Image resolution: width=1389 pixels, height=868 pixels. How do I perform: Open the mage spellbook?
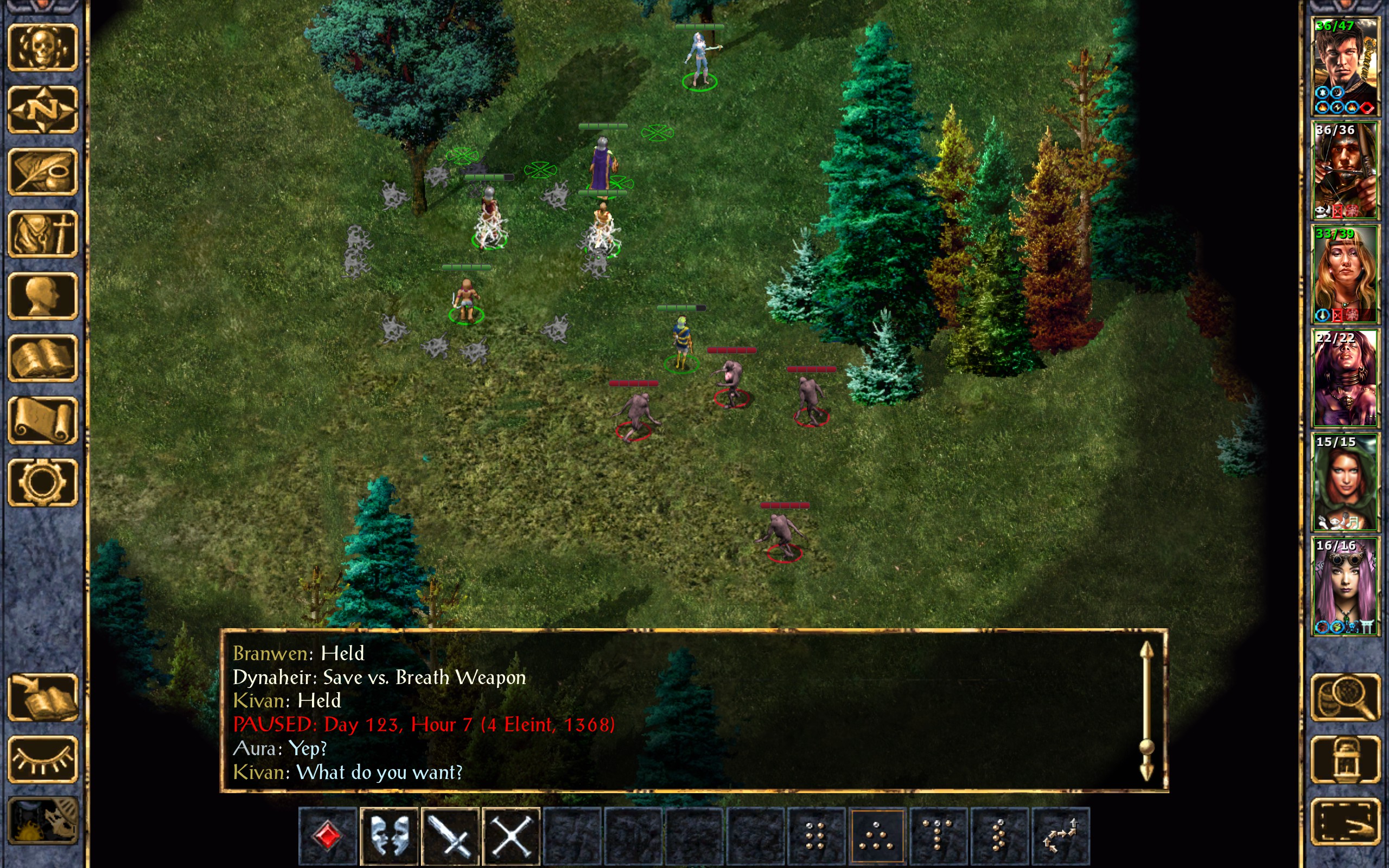pos(42,358)
